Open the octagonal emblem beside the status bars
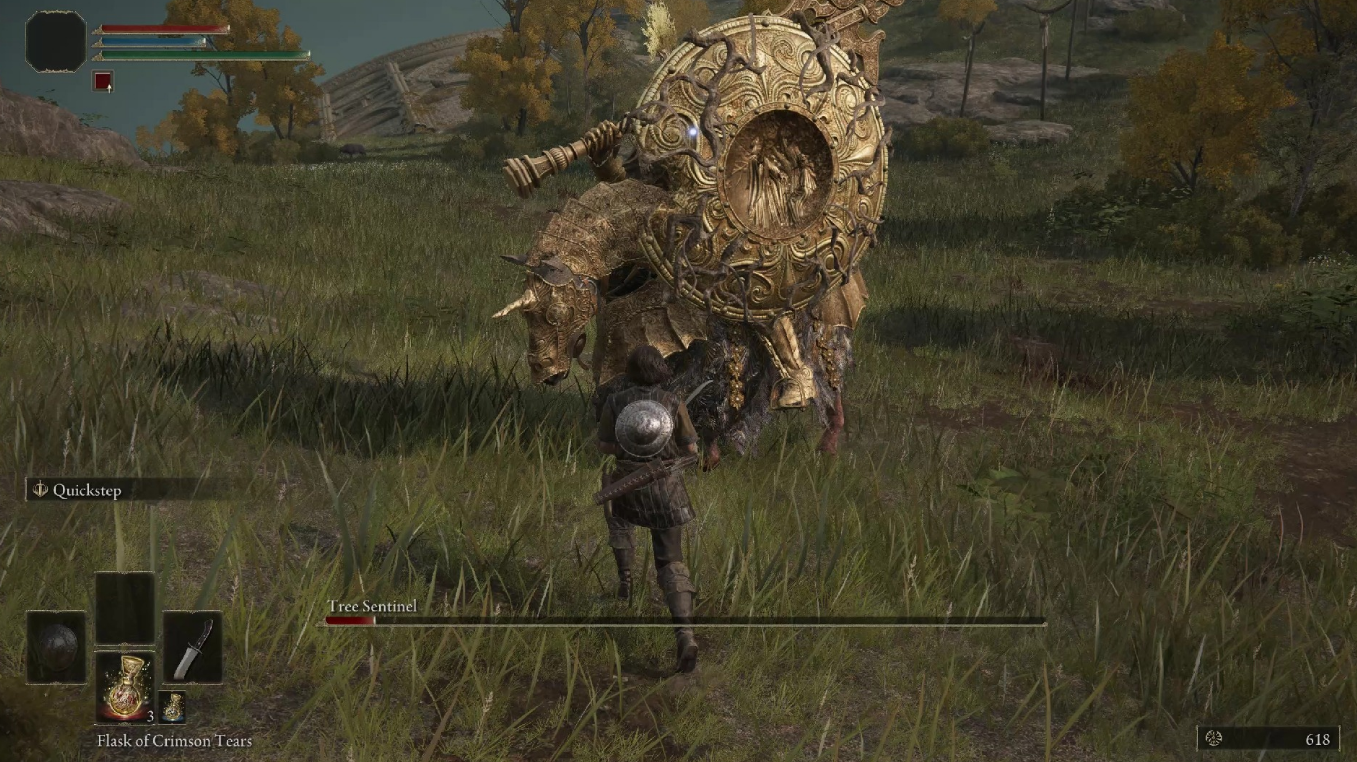1357x762 pixels. (56, 42)
